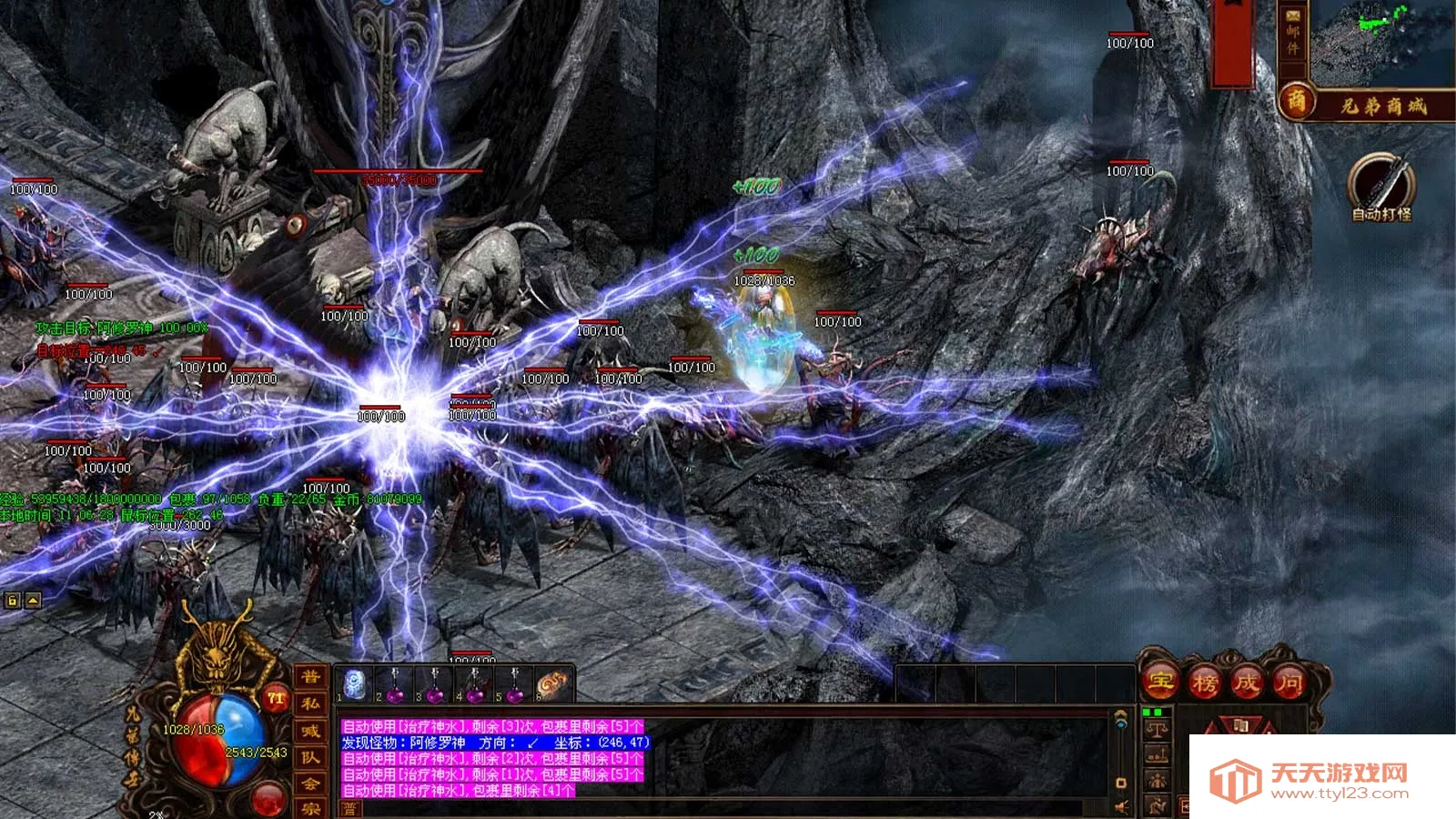Open the 宝 treasure button
The width and height of the screenshot is (1456, 819).
[1161, 681]
